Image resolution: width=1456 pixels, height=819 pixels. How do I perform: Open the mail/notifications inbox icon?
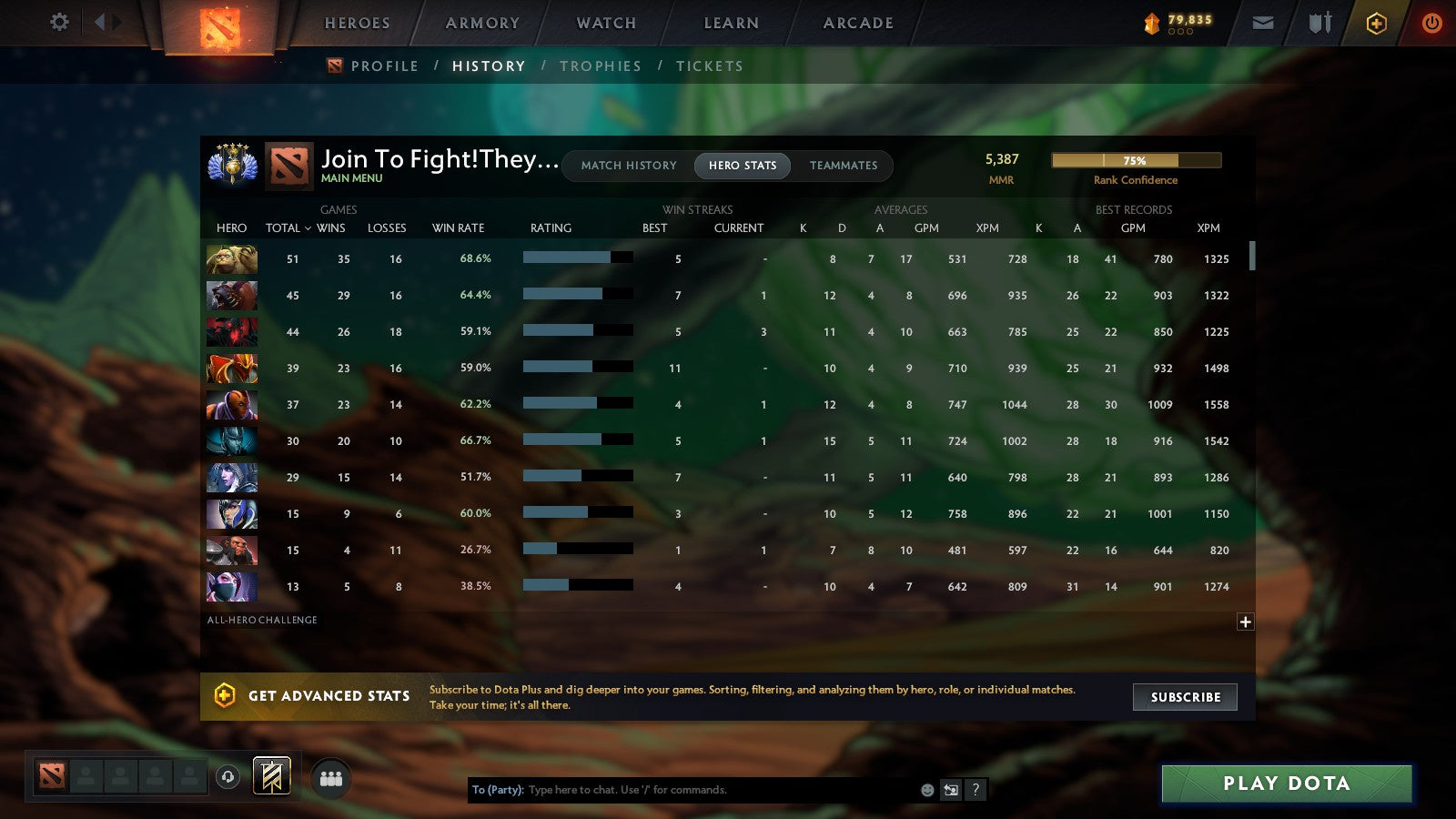(x=1262, y=23)
